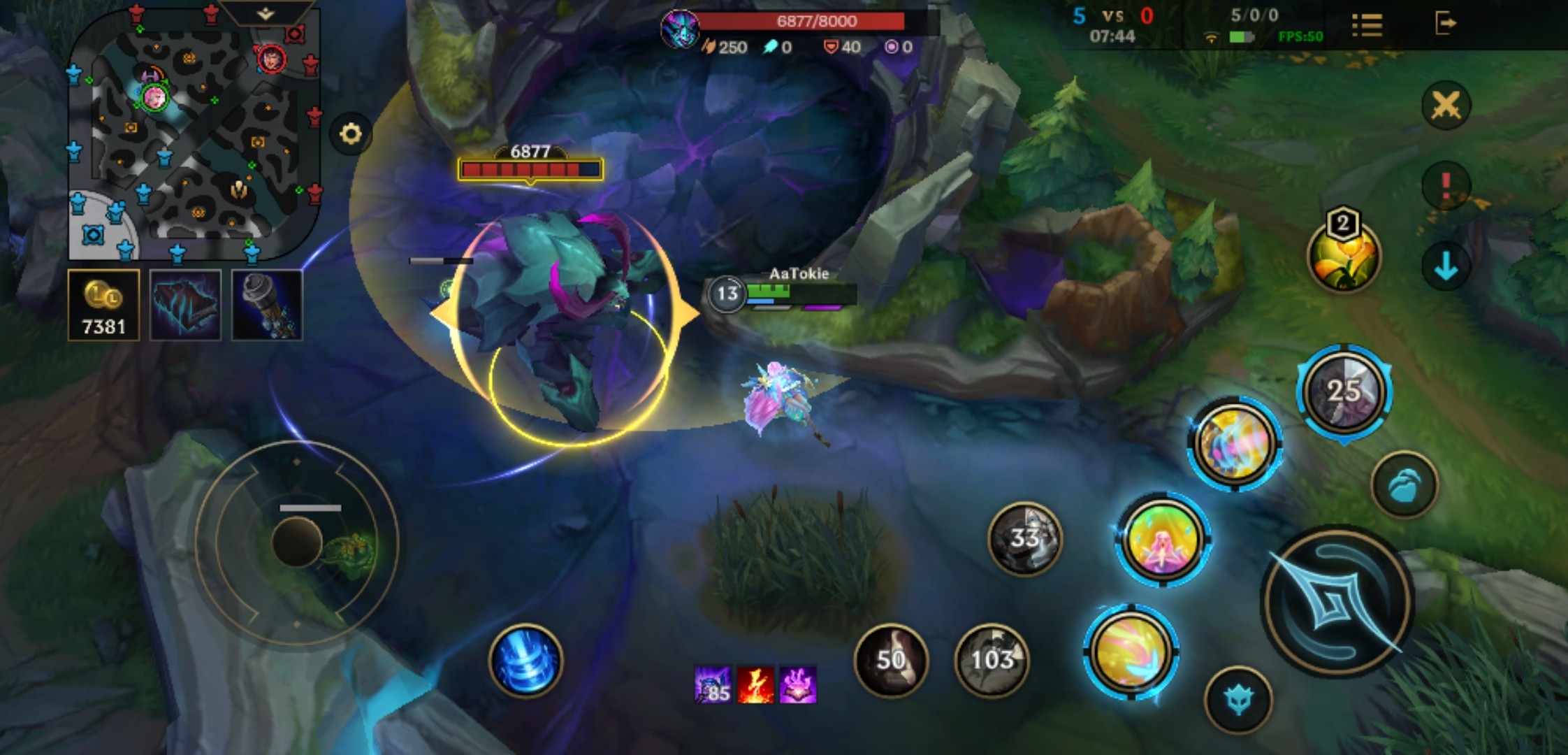The height and width of the screenshot is (755, 1568).
Task: Open the shop with 7381 gold
Action: point(103,305)
